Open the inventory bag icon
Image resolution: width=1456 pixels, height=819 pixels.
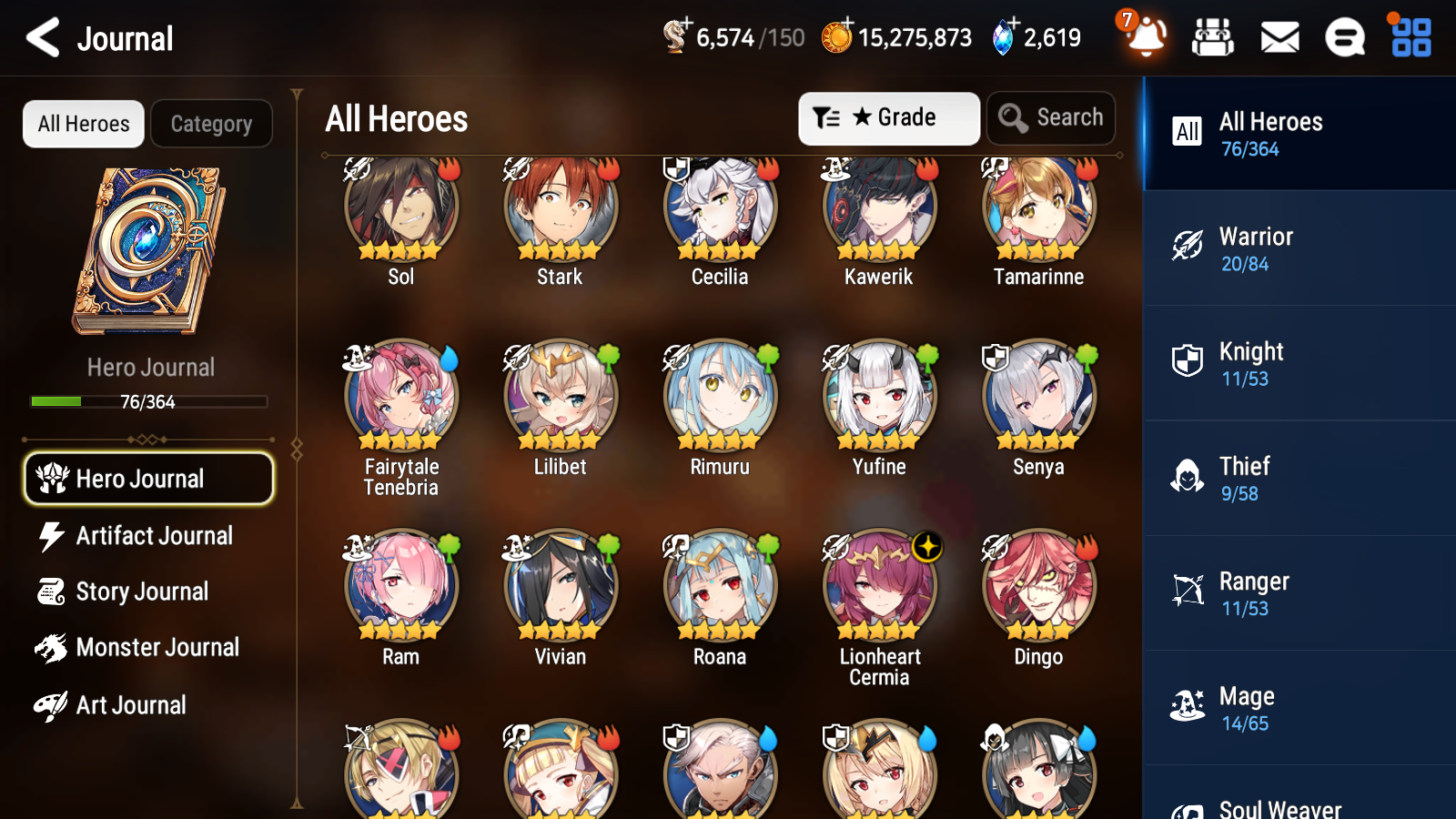click(x=1213, y=37)
